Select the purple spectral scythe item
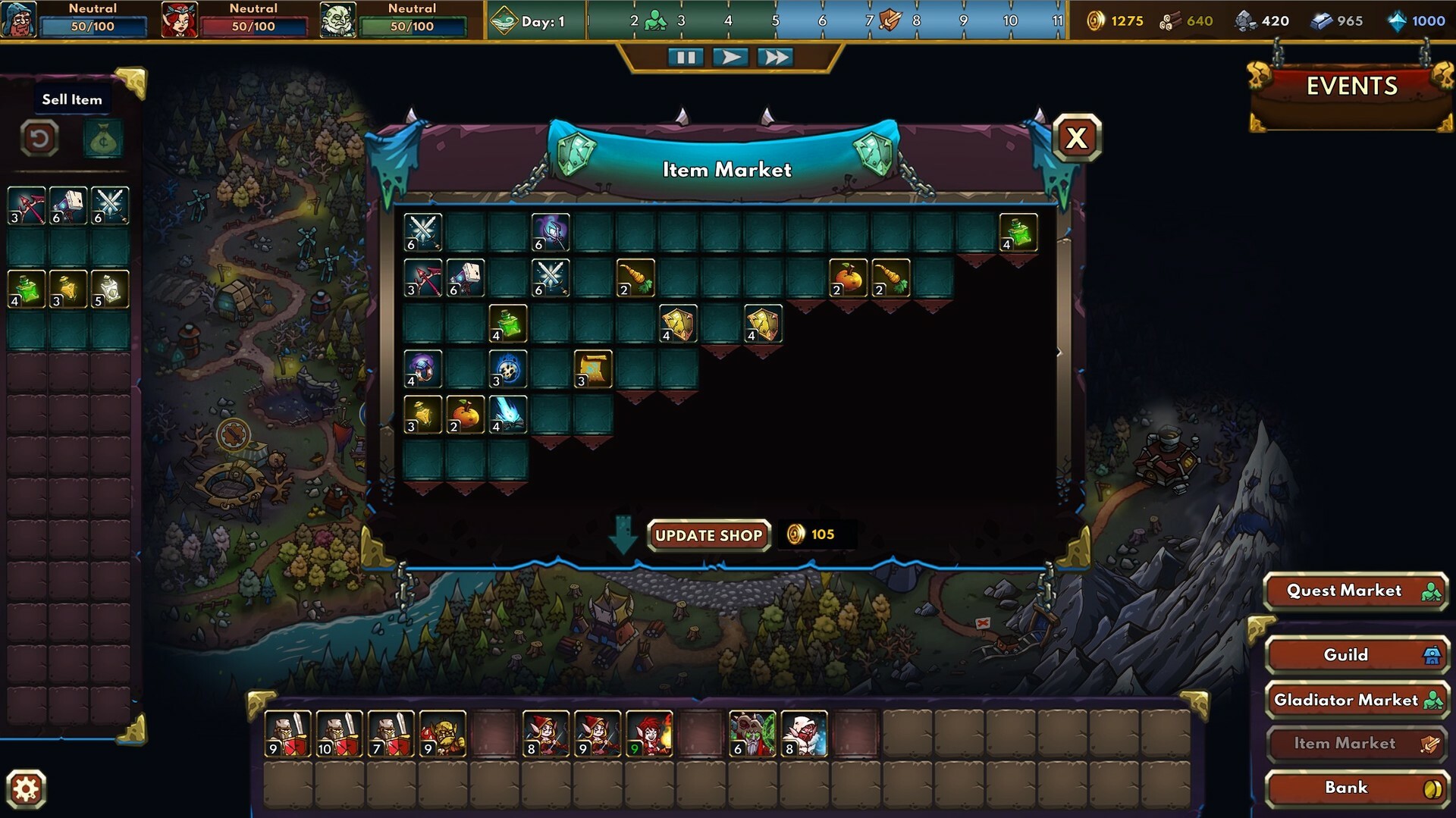Viewport: 1456px width, 818px height. 551,232
